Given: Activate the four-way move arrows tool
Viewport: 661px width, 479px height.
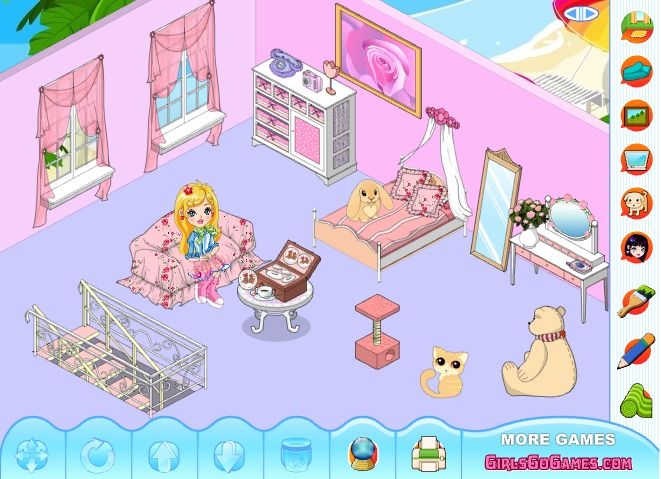Looking at the screenshot, I should [32, 456].
